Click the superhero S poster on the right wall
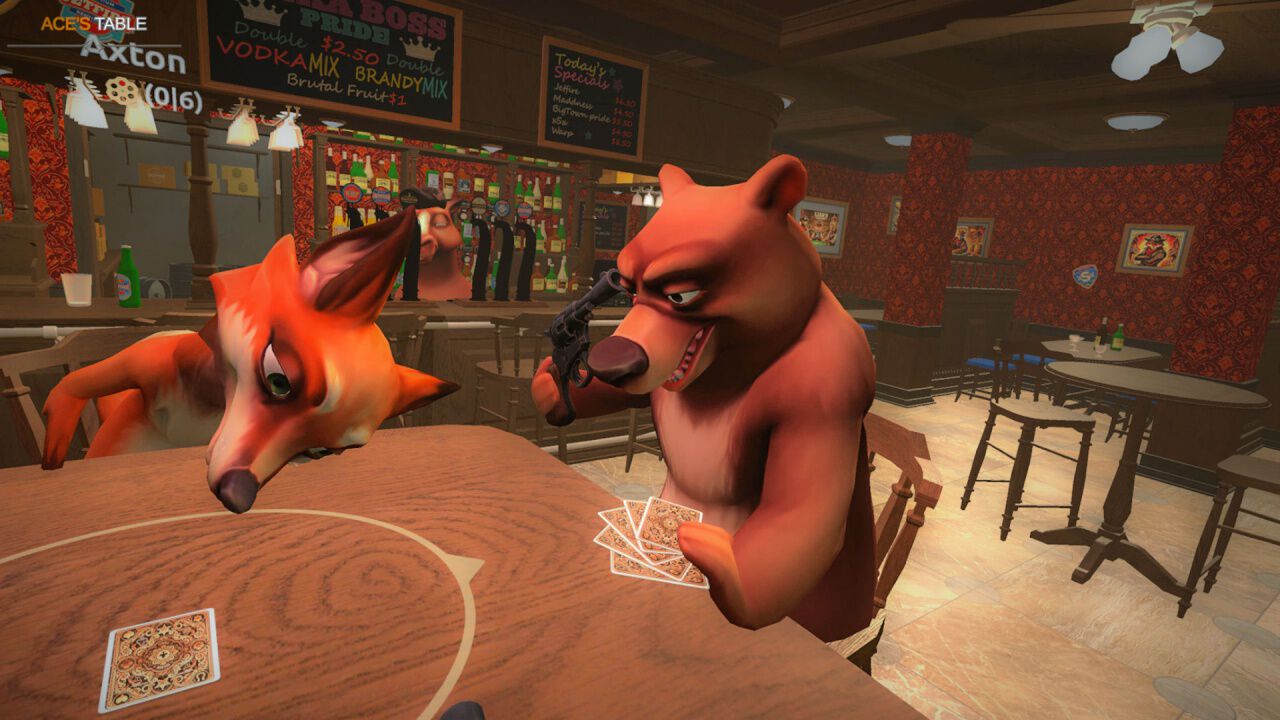The image size is (1280, 720). (1084, 274)
